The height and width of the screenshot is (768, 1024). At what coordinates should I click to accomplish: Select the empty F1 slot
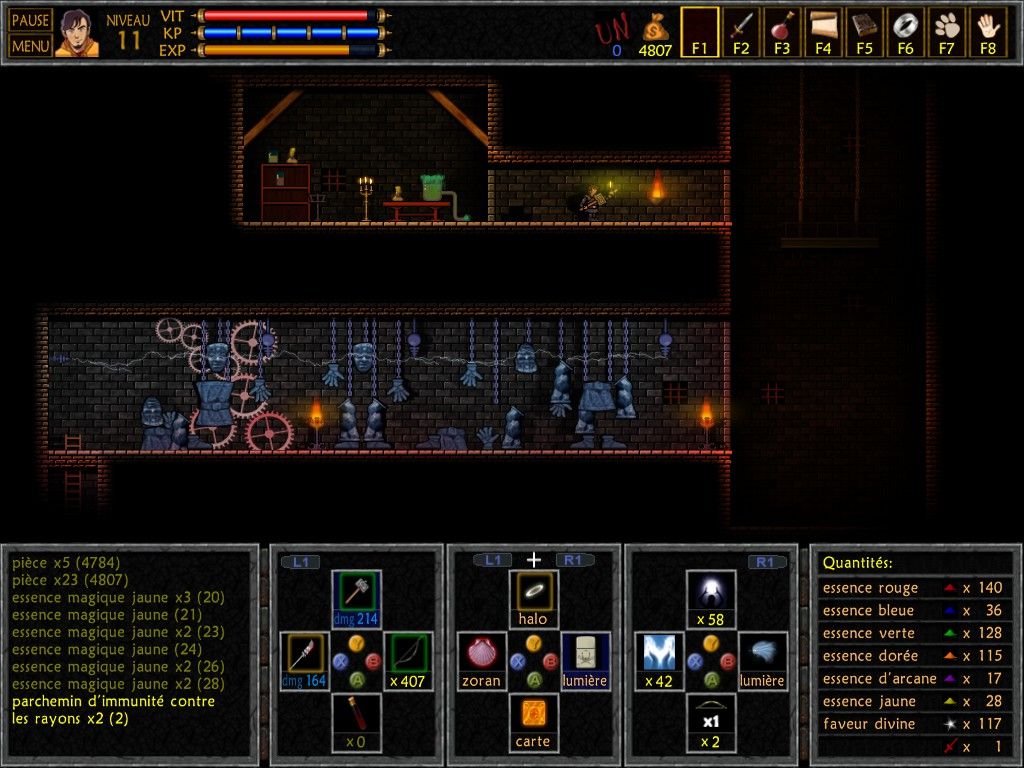click(699, 32)
